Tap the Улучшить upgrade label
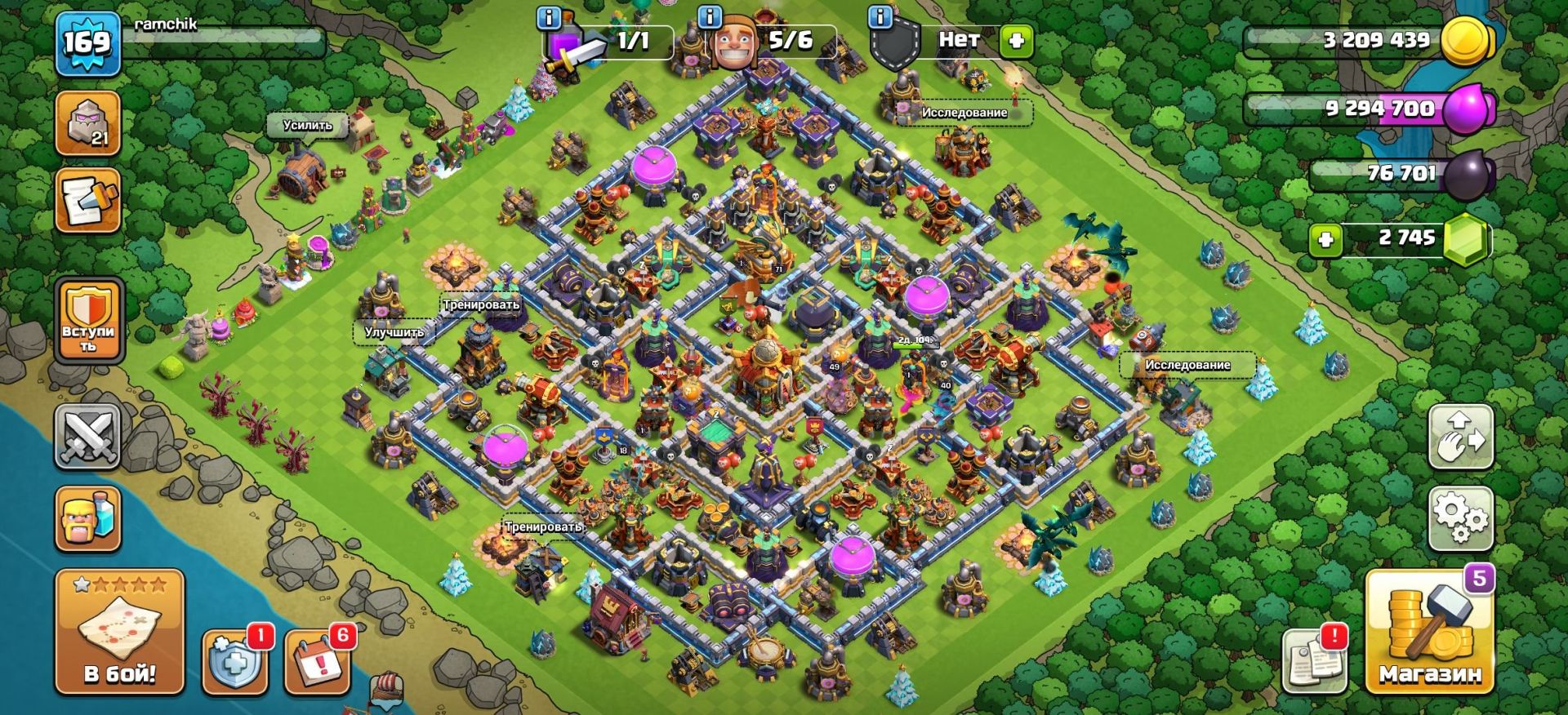1568x715 pixels. 394,332
